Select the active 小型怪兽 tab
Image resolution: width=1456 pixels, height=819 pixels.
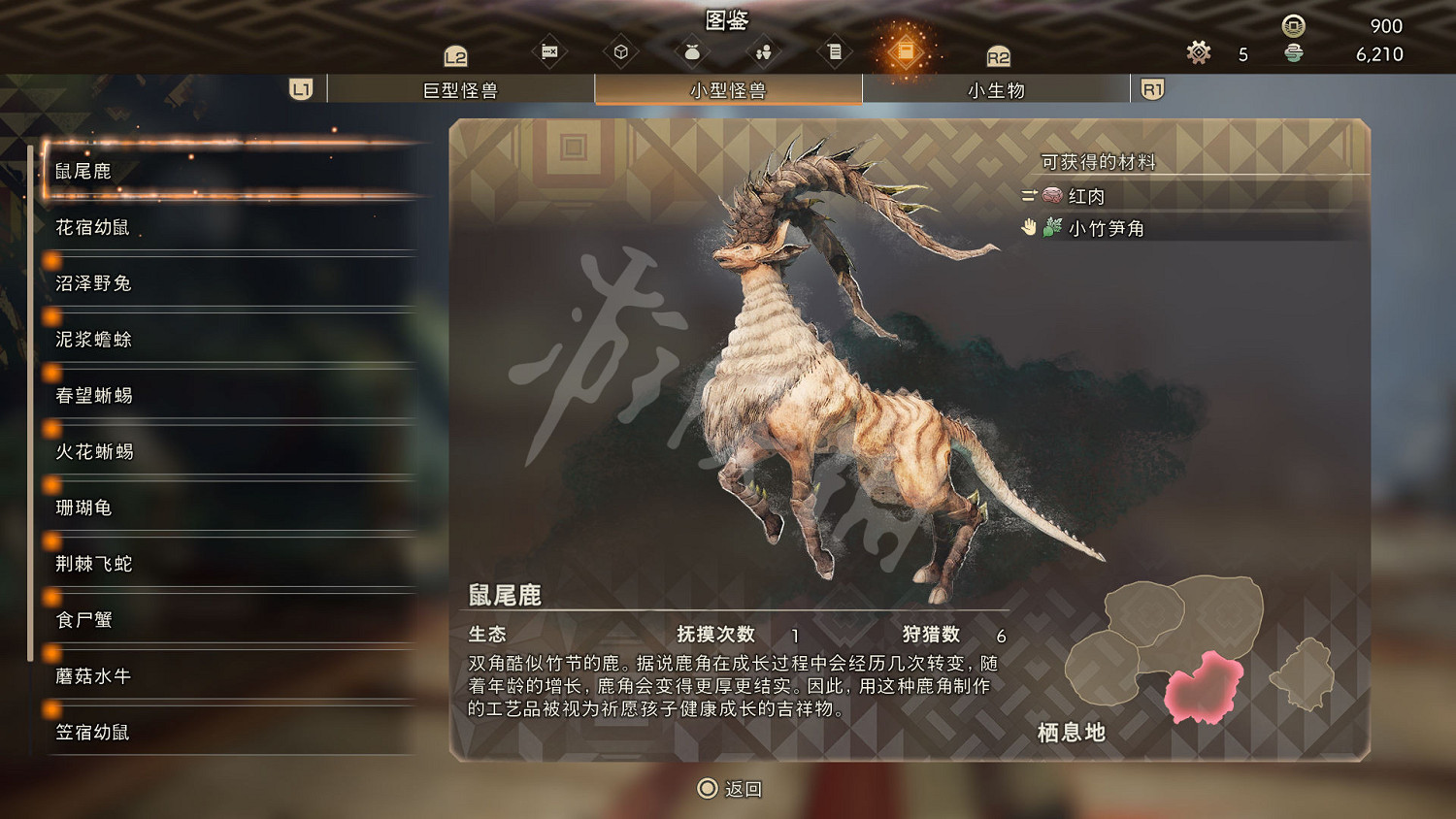click(728, 89)
